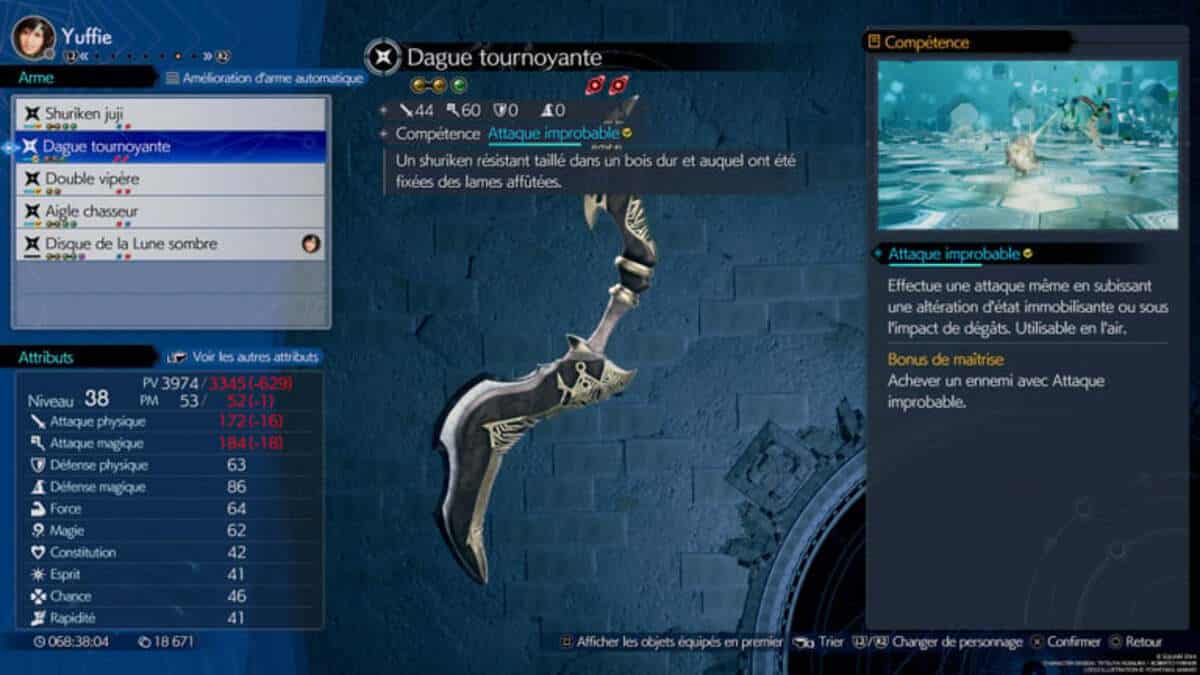Image resolution: width=1200 pixels, height=675 pixels.
Task: Open the Attaque improbable skill link
Action: pyautogui.click(x=553, y=133)
